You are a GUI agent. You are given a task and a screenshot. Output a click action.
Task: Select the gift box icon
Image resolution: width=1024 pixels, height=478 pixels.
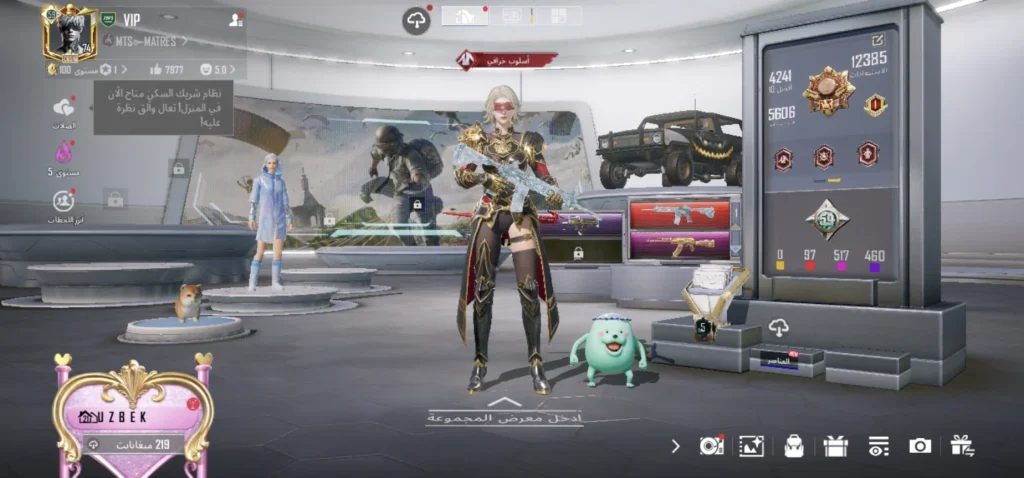pos(835,446)
